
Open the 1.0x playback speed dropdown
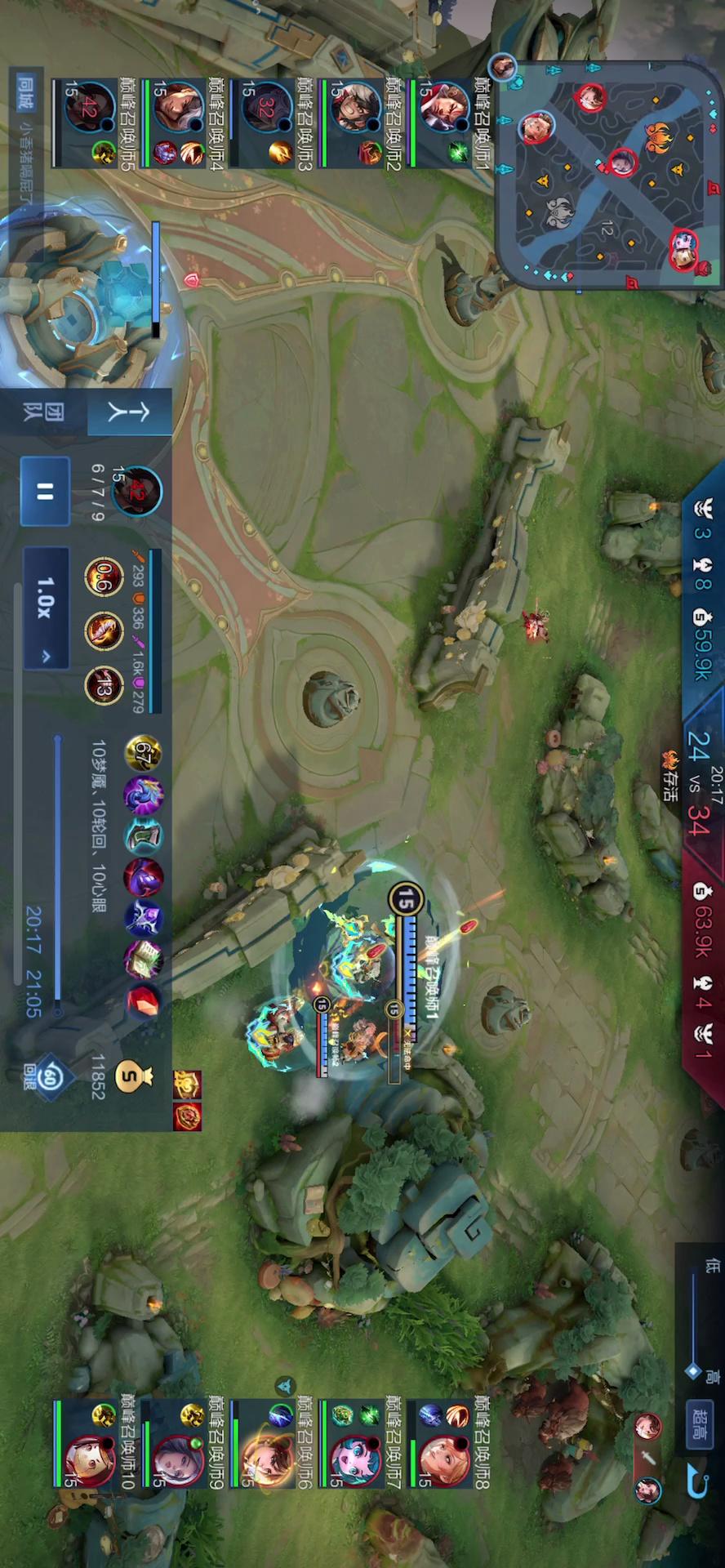click(45, 608)
